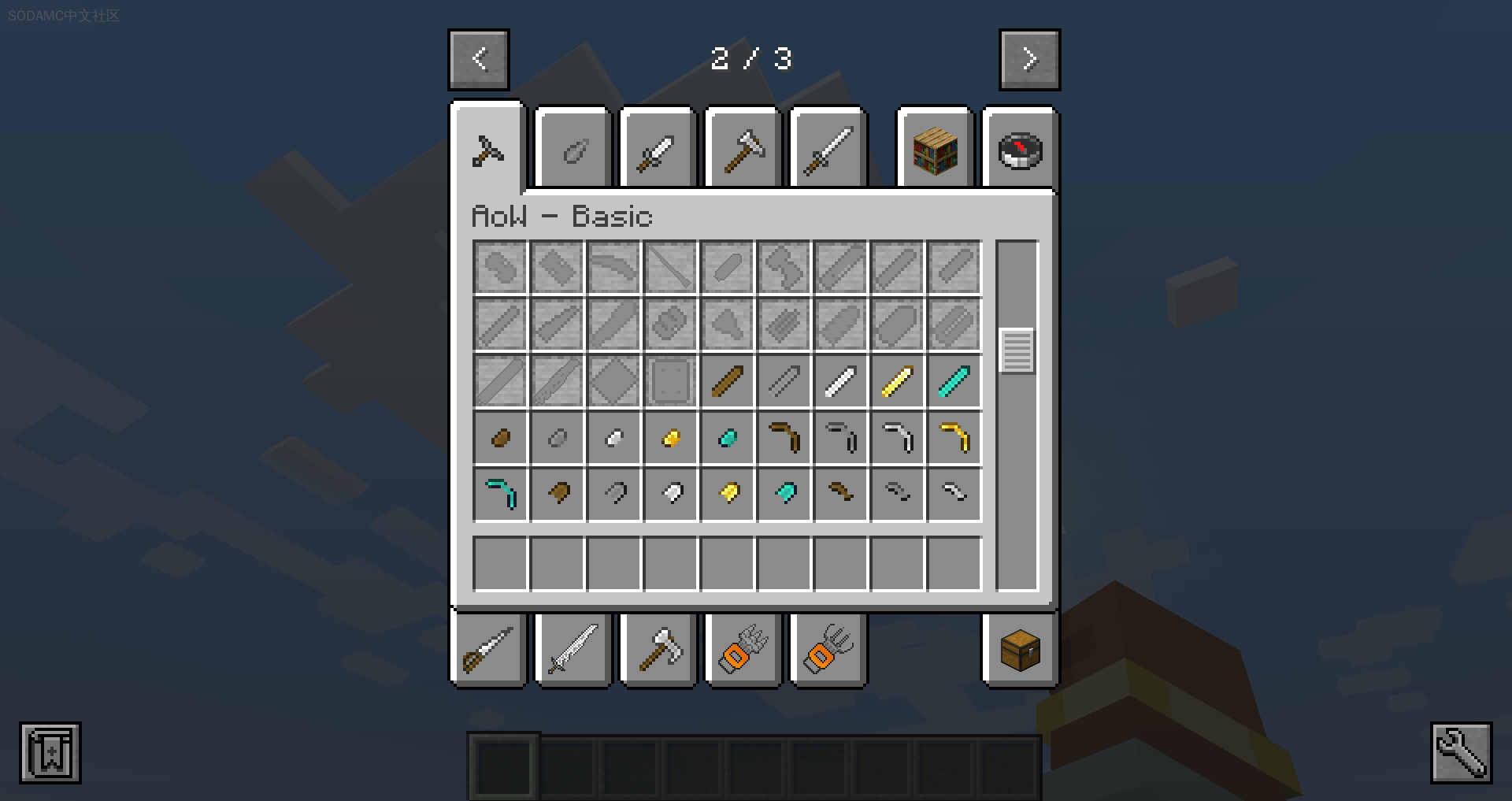Screen dimensions: 1512x801
Task: Open the battle axe tab
Action: click(658, 650)
